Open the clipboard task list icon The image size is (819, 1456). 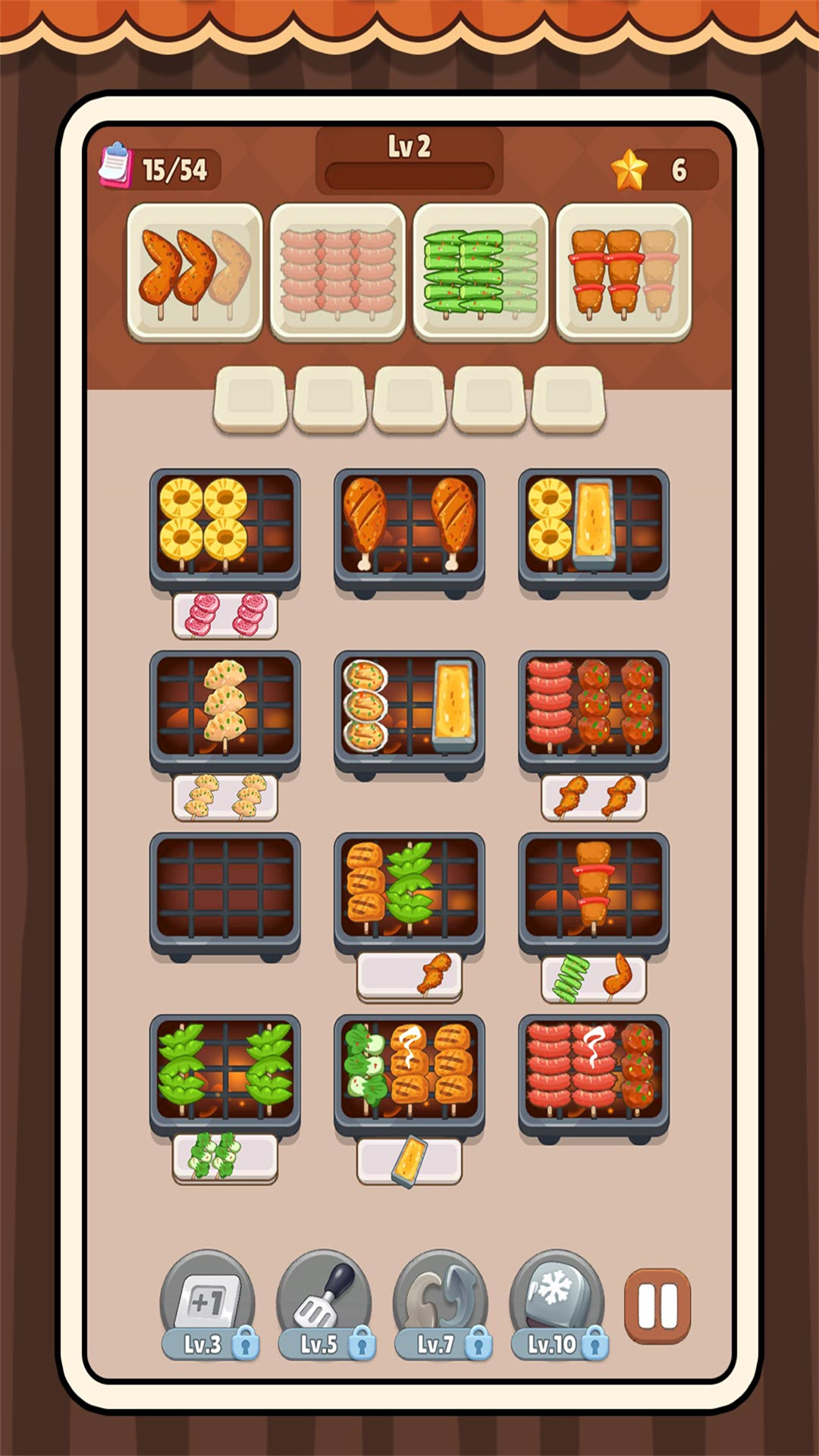tap(116, 165)
